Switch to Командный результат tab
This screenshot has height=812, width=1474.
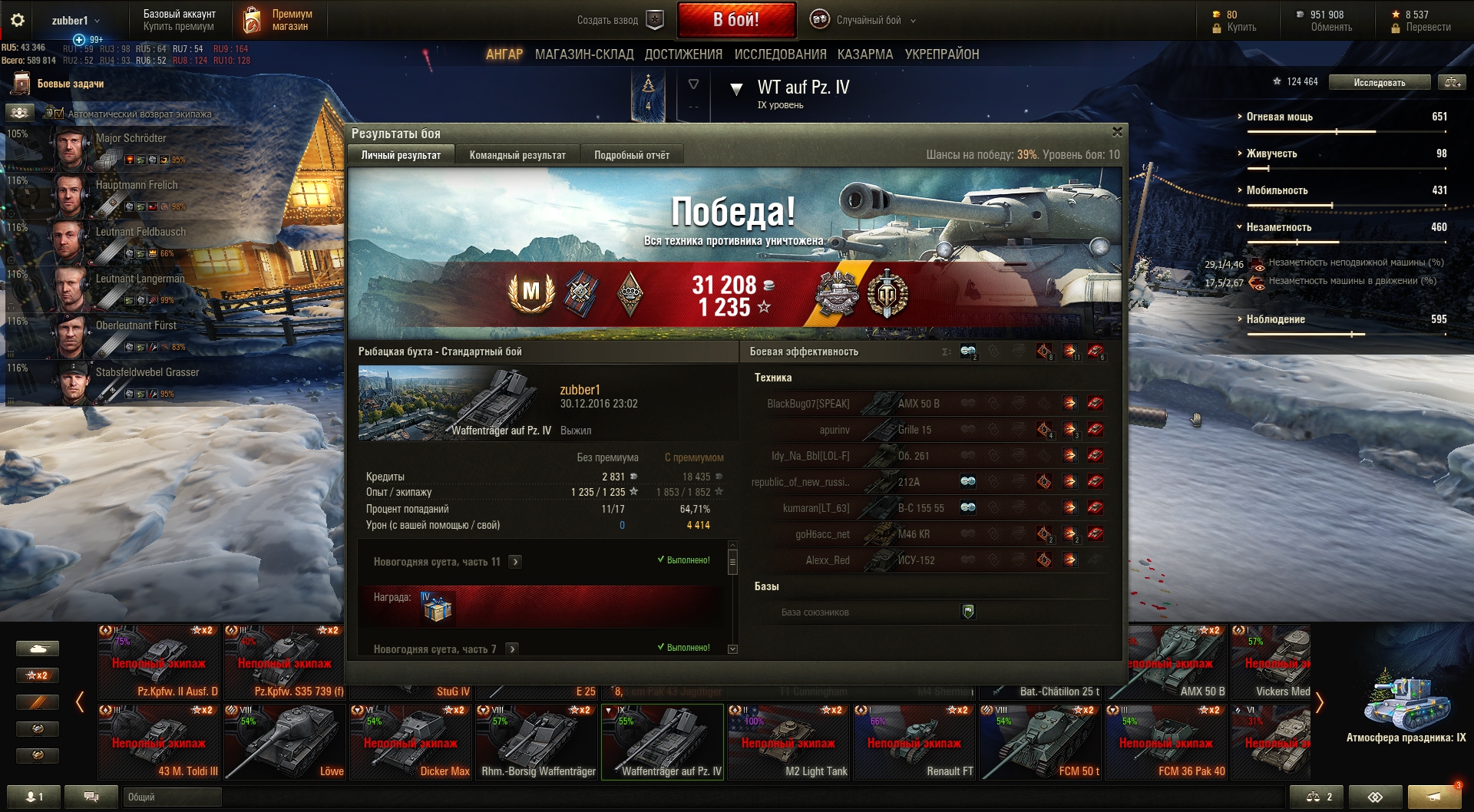[x=517, y=155]
